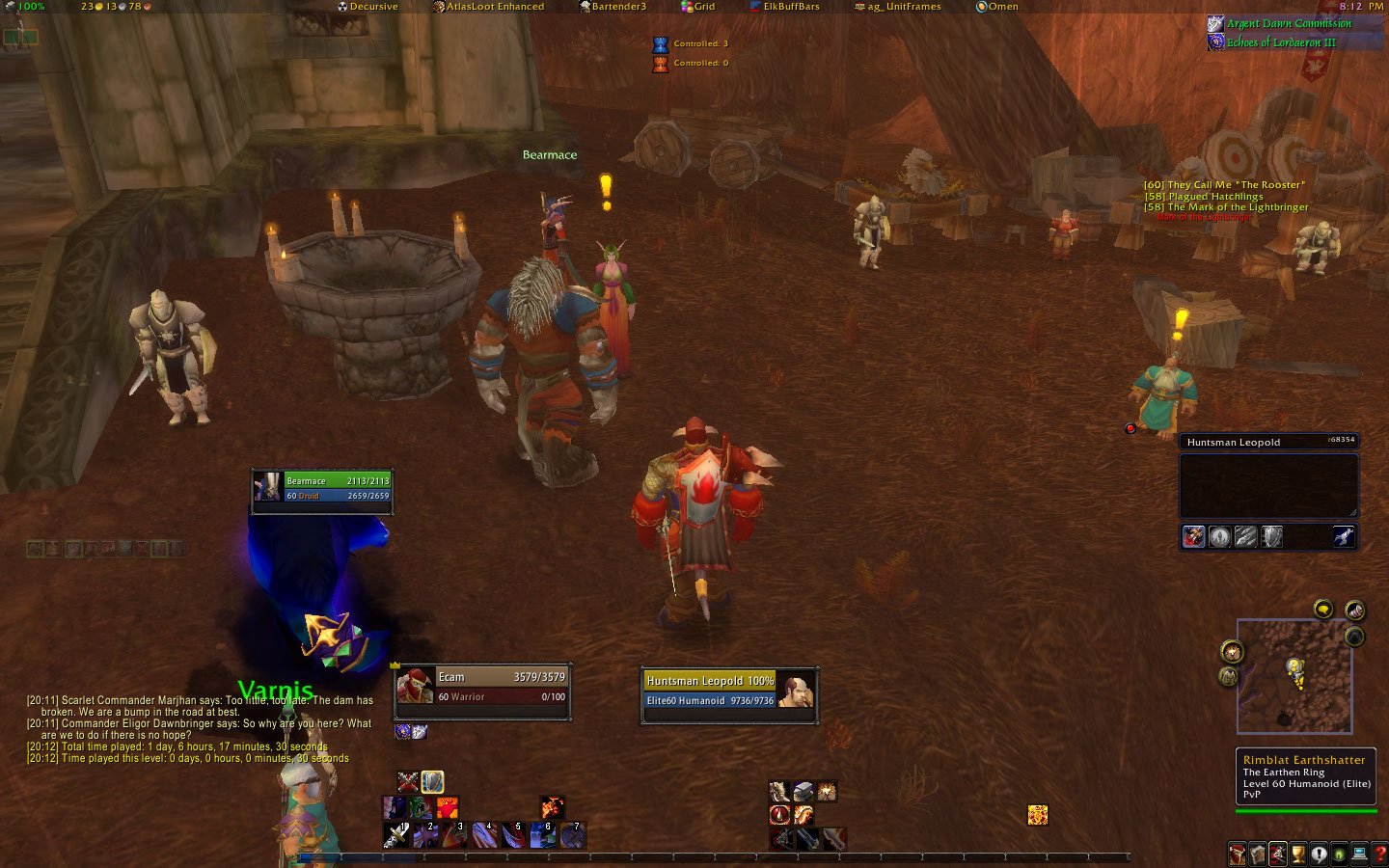Click the Ecam player unit frame
The image size is (1389, 868).
click(x=482, y=687)
